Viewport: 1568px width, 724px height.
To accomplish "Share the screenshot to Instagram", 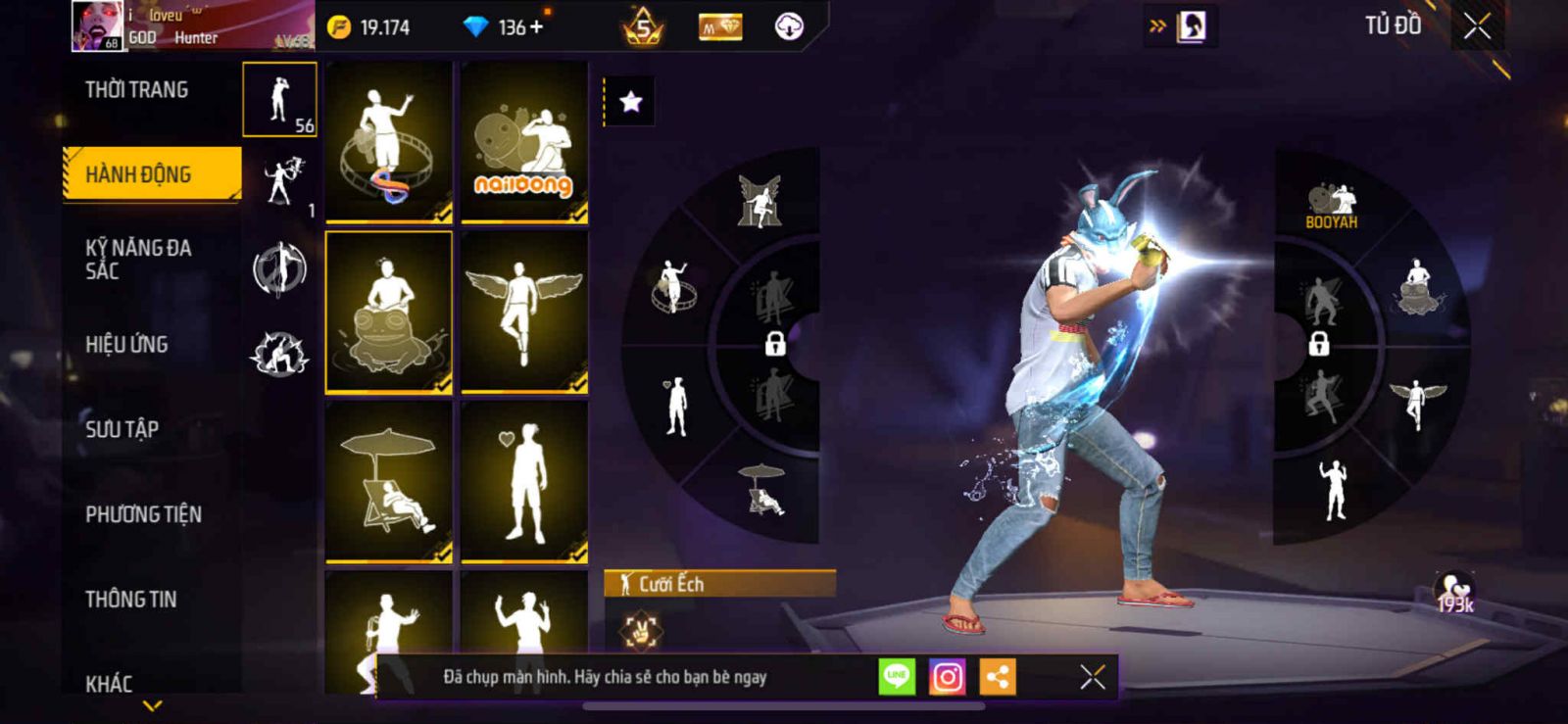I will (947, 677).
